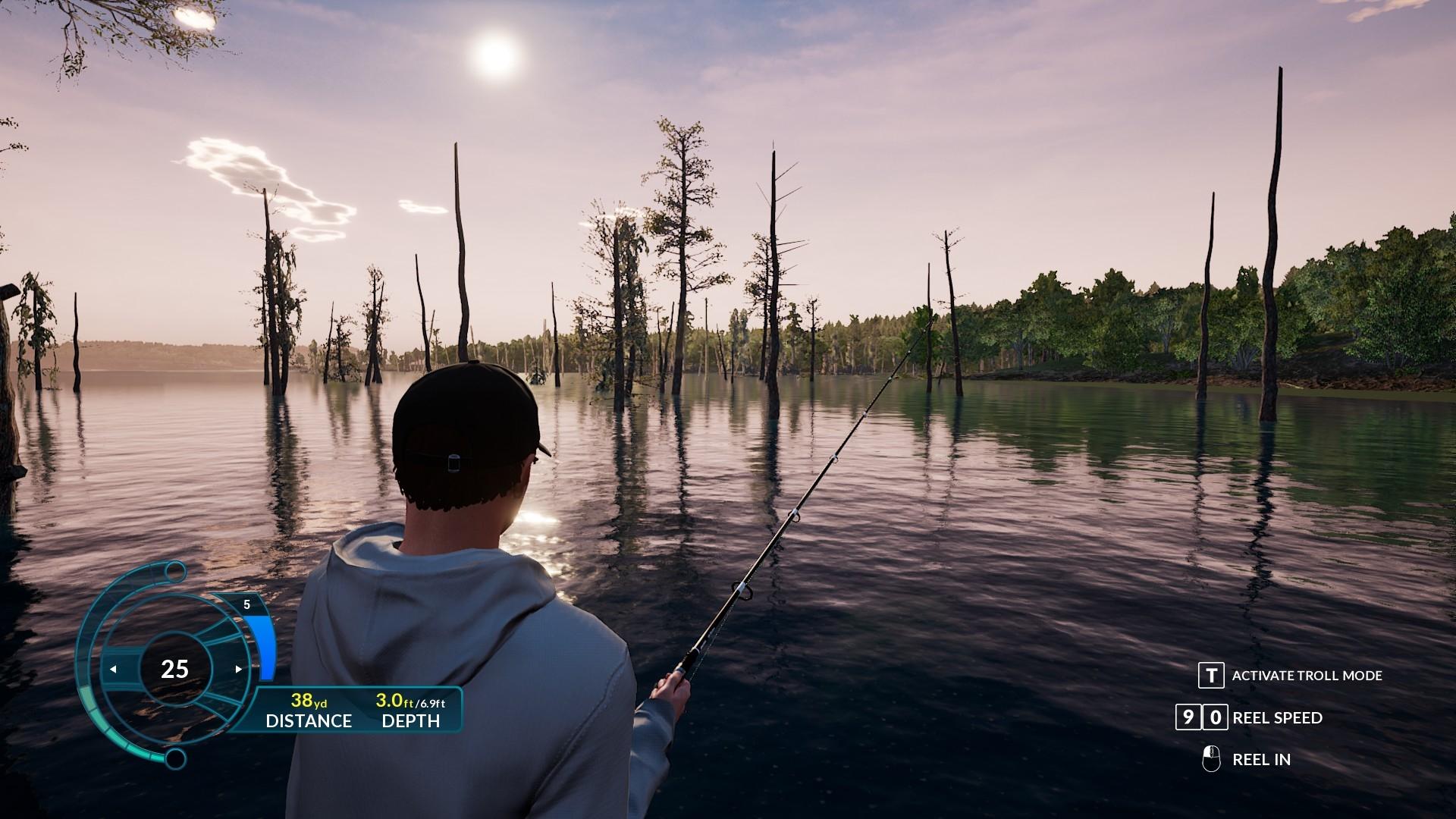
Task: Decrease the dial value with the left arrow
Action: [x=115, y=669]
